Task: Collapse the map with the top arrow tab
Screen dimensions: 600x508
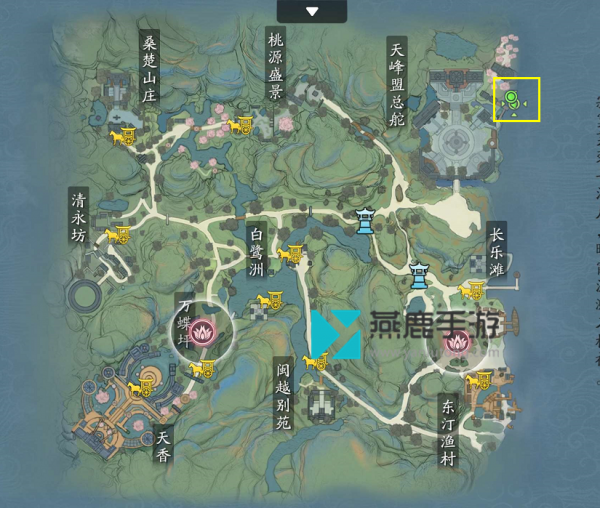Action: [312, 11]
